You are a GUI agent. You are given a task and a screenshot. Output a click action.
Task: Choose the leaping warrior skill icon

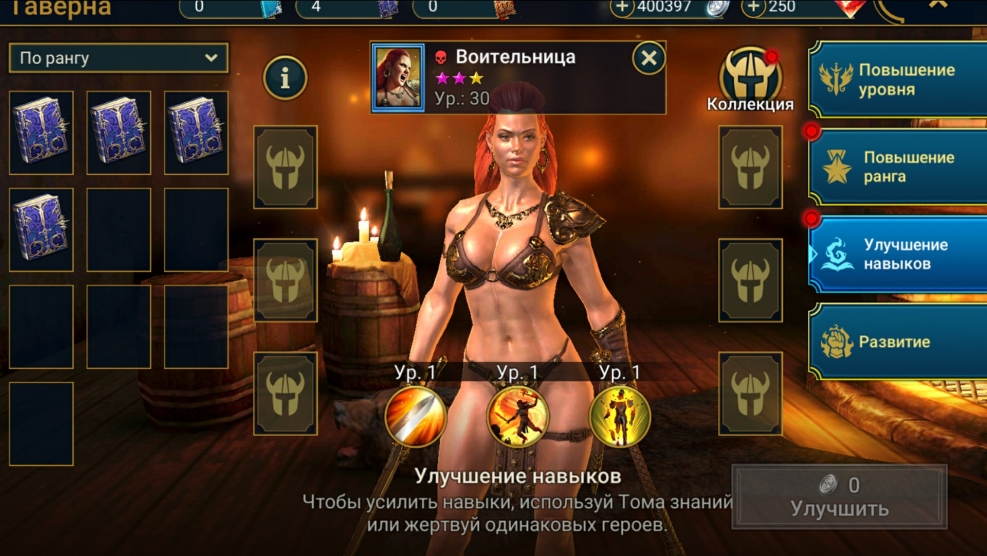point(518,415)
